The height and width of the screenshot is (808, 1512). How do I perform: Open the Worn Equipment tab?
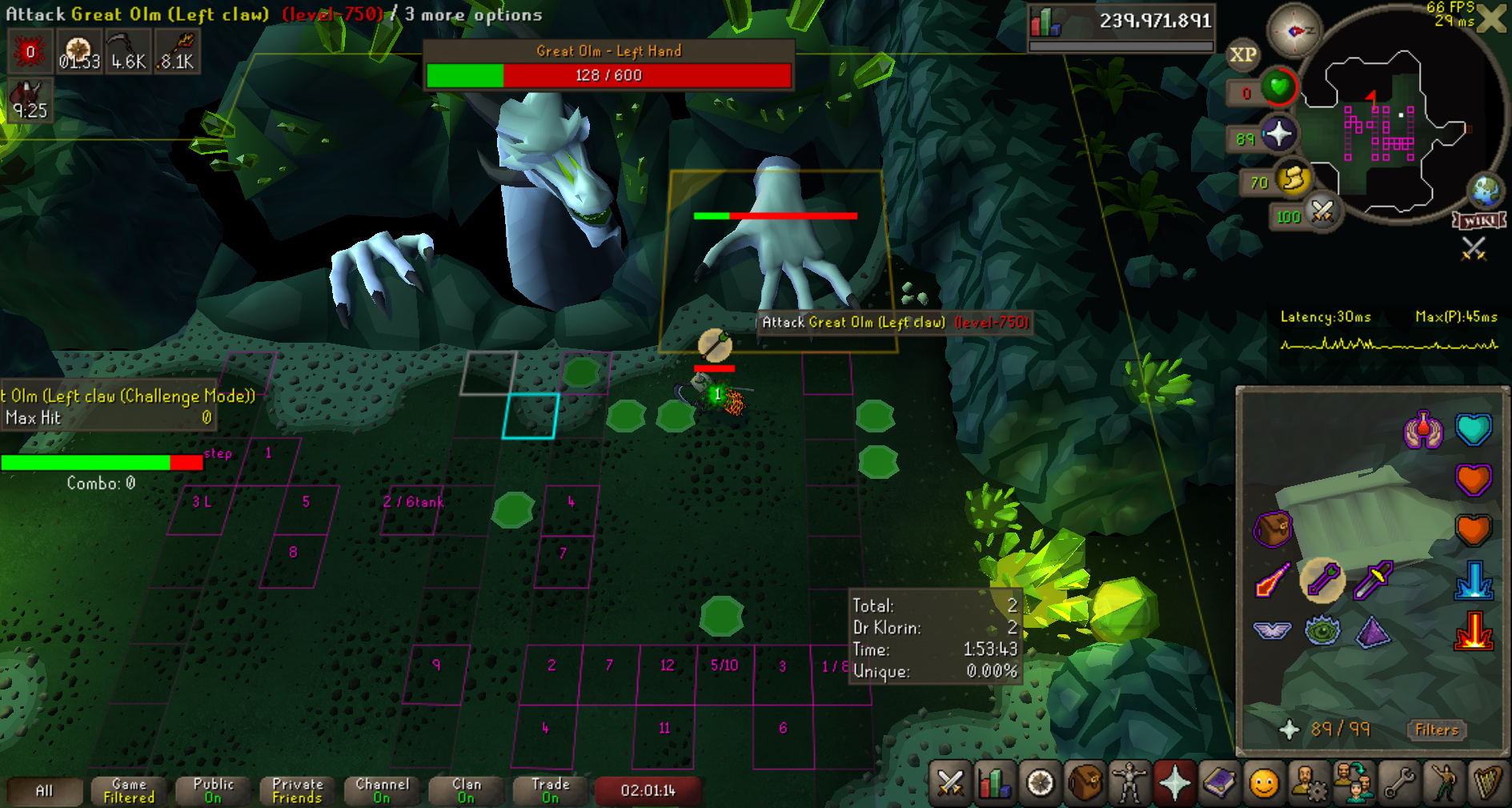pos(1129,782)
